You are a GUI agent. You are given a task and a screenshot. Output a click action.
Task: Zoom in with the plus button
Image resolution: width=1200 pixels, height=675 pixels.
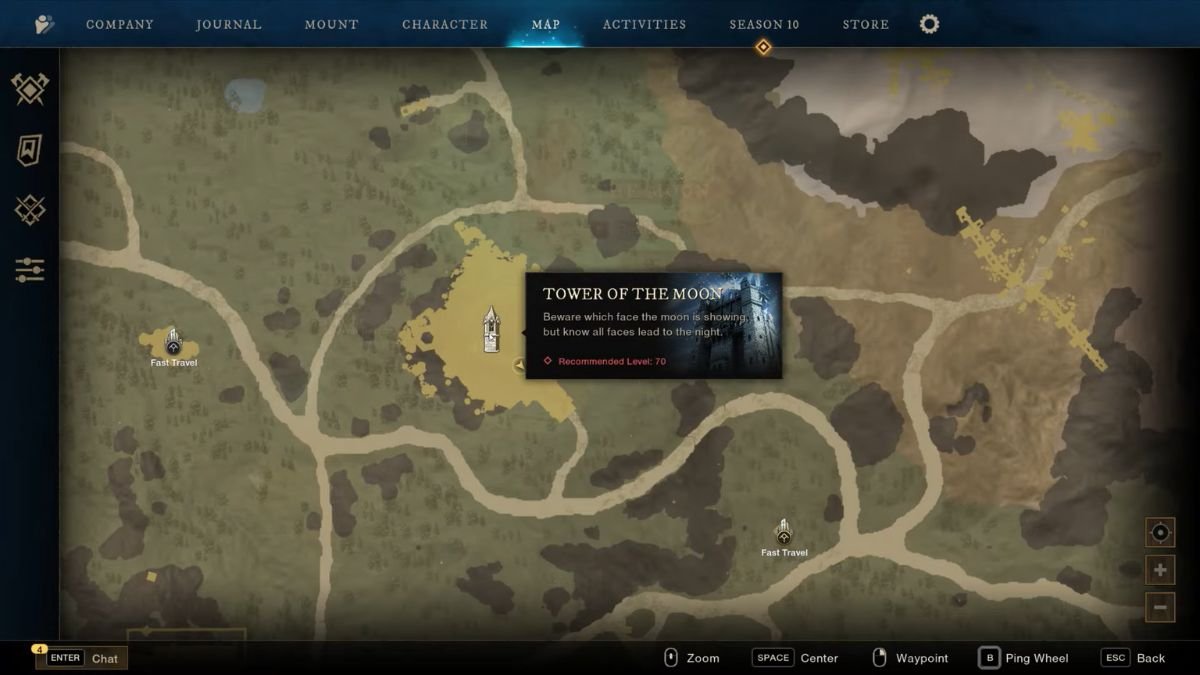pyautogui.click(x=1160, y=570)
